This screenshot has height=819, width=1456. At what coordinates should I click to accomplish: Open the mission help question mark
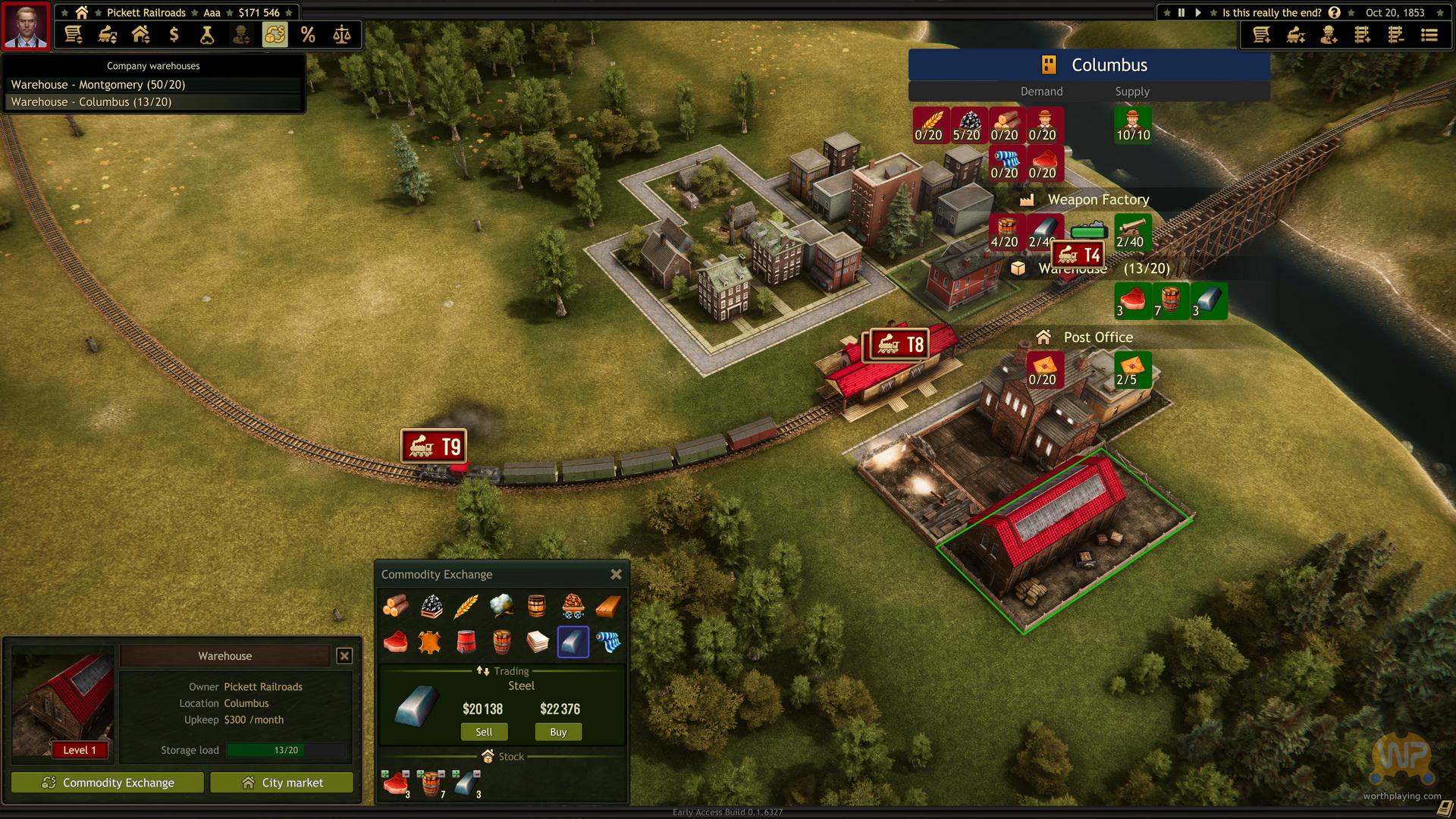tap(1334, 12)
